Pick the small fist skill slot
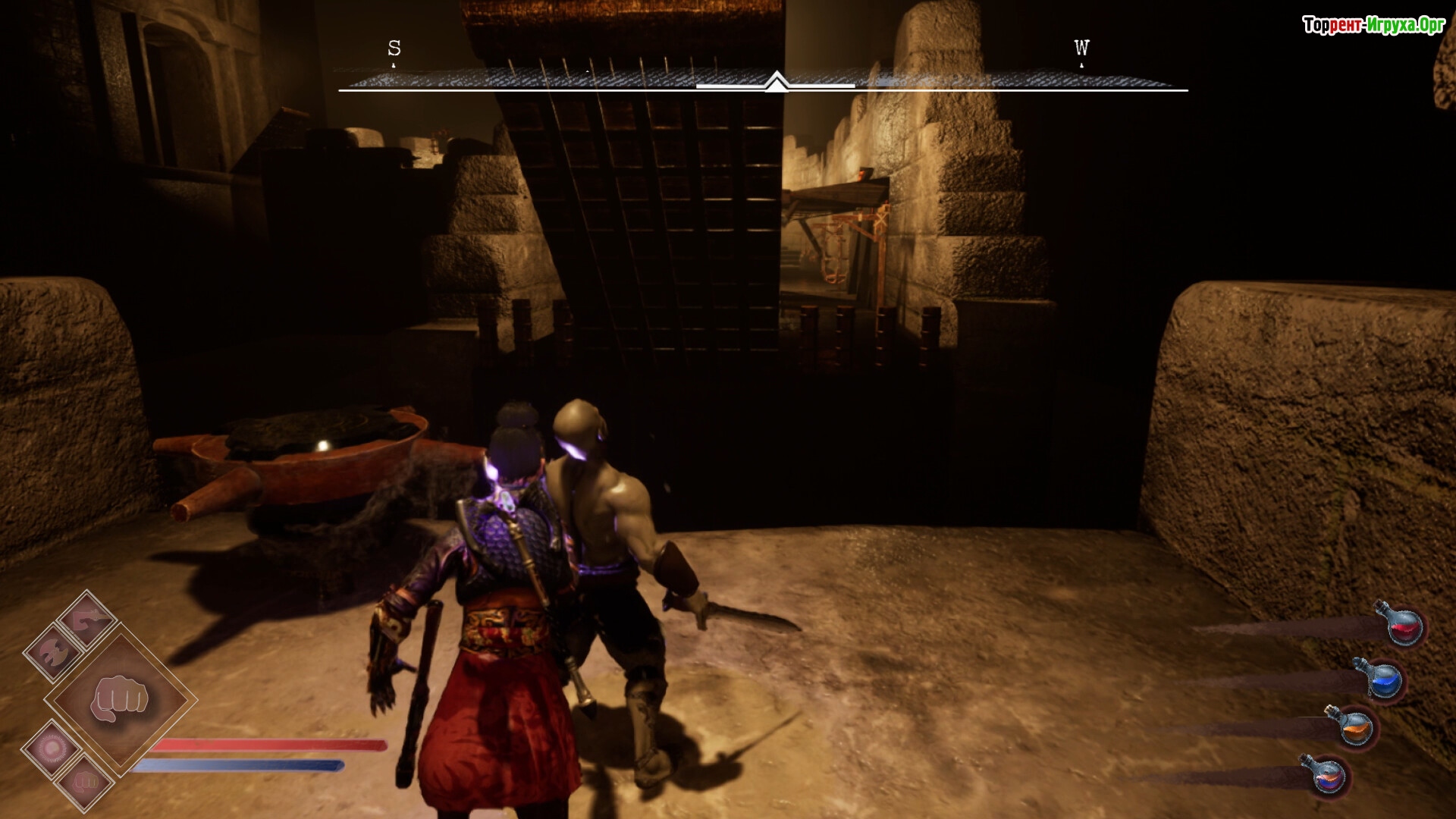 coord(86,781)
